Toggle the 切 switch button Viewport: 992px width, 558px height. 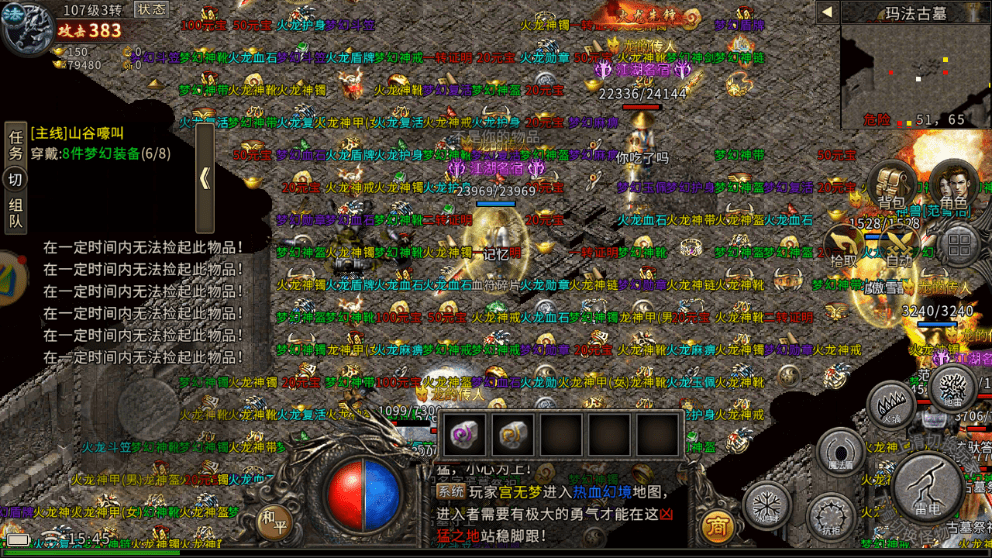click(x=15, y=179)
